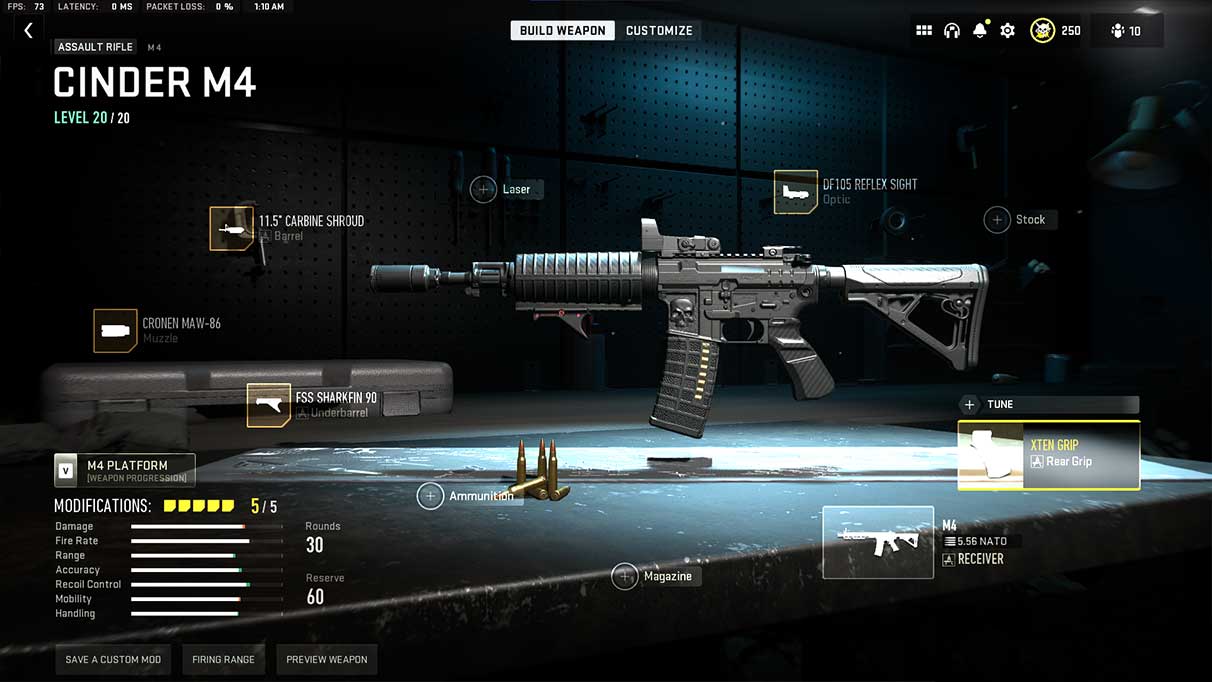Screen dimensions: 1212x682
Task: Add a Stock attachment
Action: (x=997, y=220)
